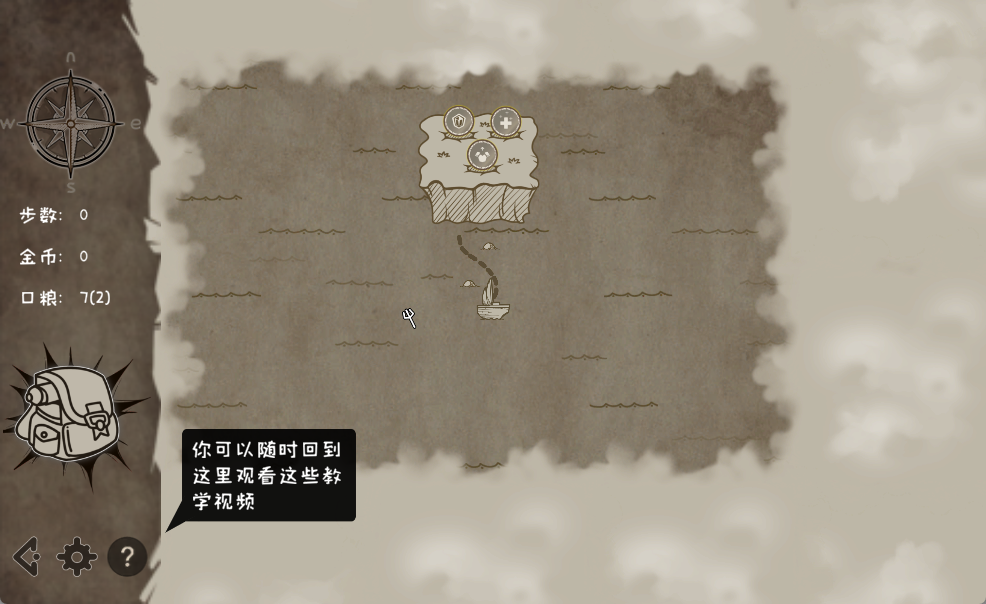The image size is (986, 604).
Task: Choose the lower round marker on the island
Action: [x=482, y=155]
